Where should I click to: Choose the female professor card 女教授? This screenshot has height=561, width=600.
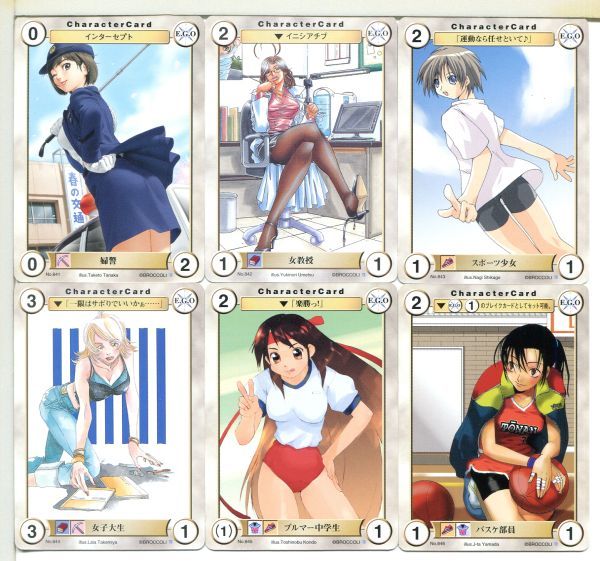point(300,145)
